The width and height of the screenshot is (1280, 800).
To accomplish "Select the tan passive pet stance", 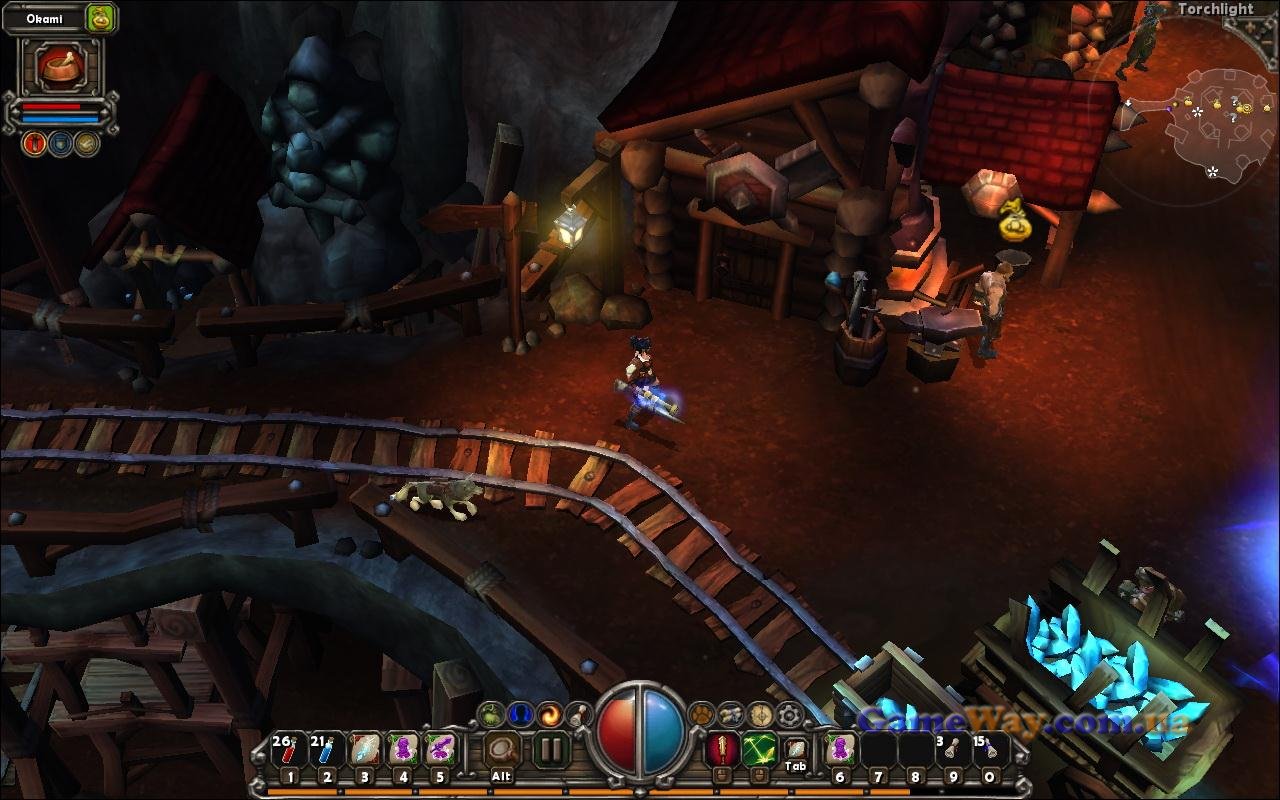I will click(87, 143).
